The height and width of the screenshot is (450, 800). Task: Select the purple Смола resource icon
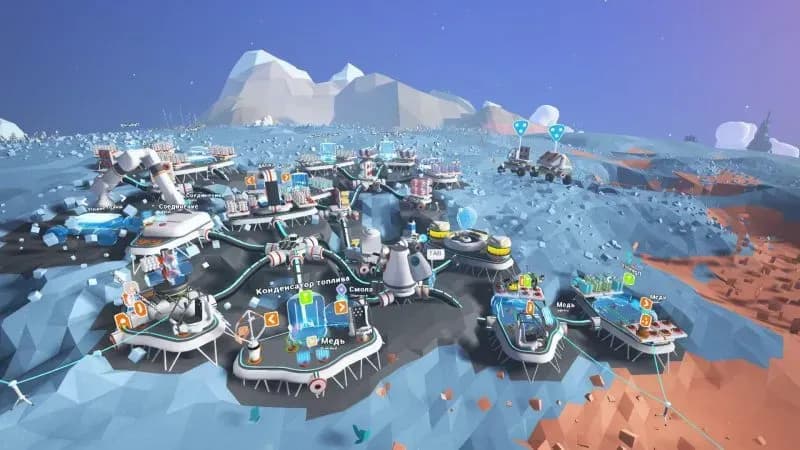tap(341, 289)
